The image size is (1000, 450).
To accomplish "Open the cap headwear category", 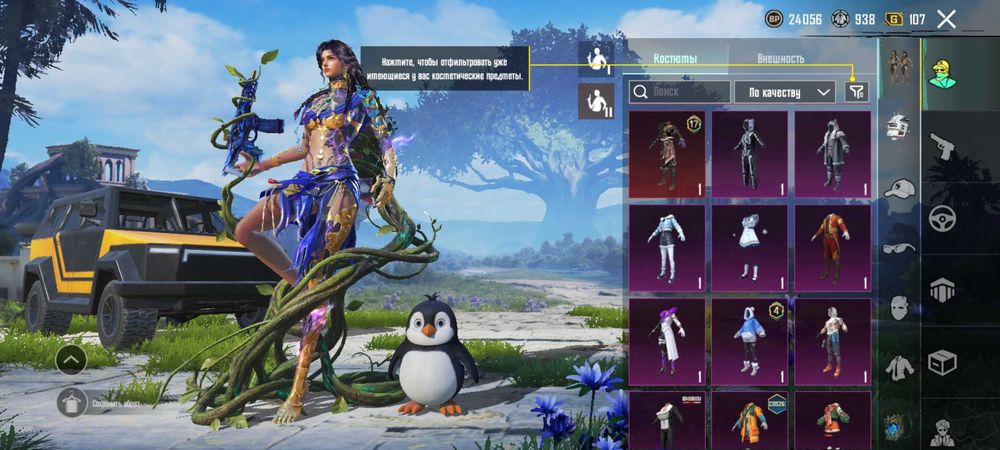I will (x=899, y=188).
